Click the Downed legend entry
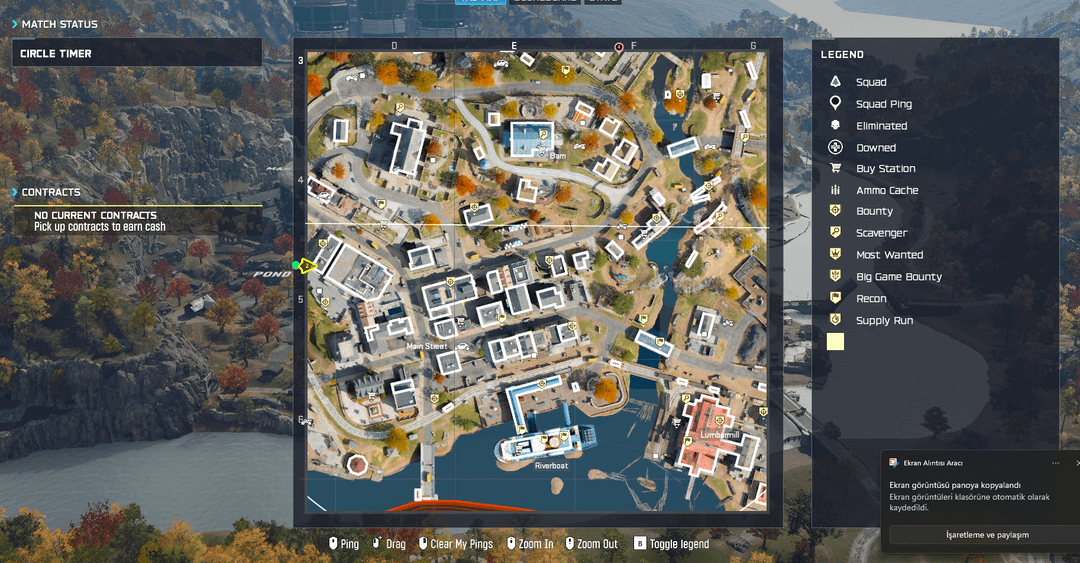The width and height of the screenshot is (1080, 563). click(x=875, y=148)
